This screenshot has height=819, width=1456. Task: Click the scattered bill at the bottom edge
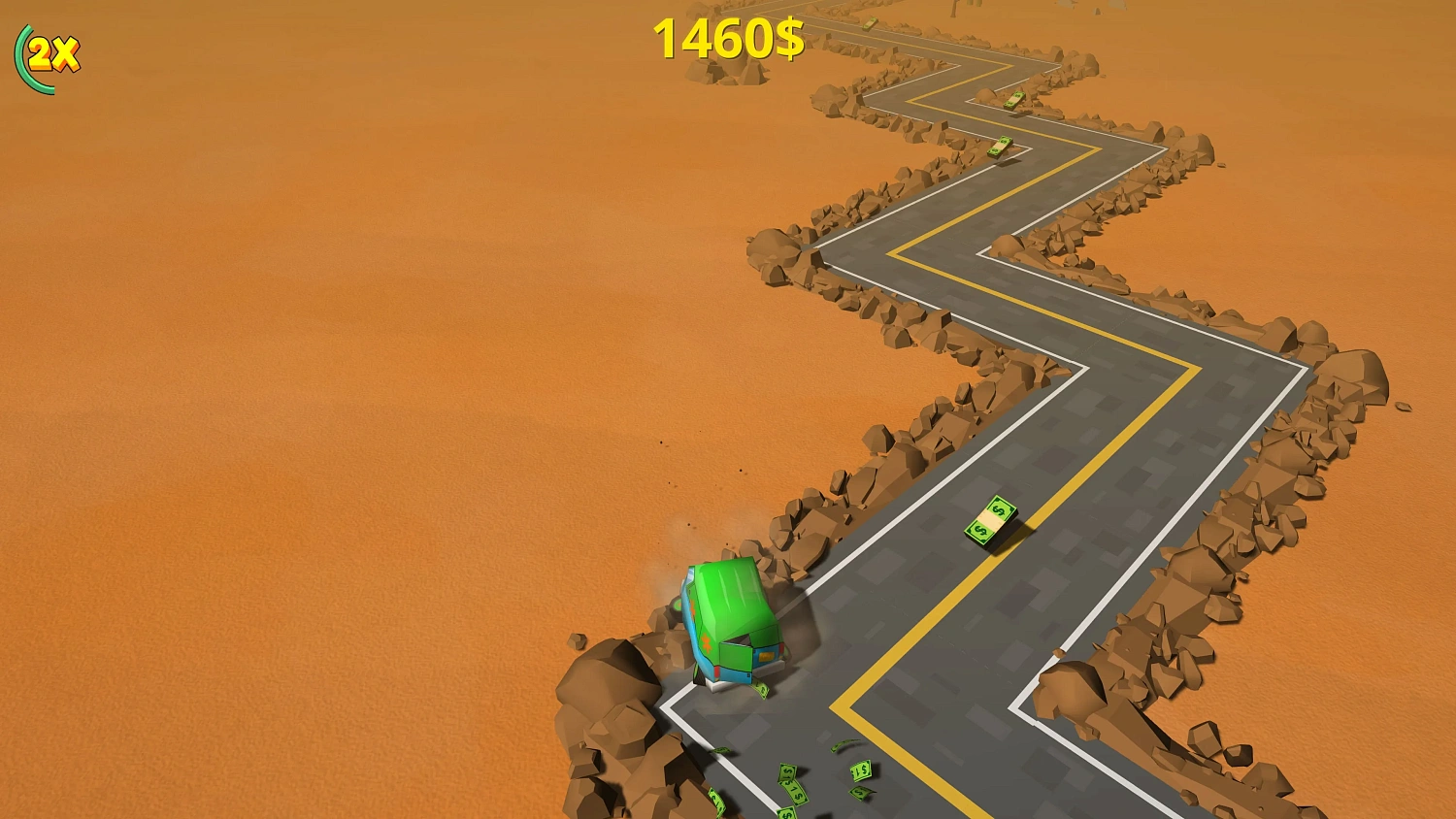[x=788, y=812]
